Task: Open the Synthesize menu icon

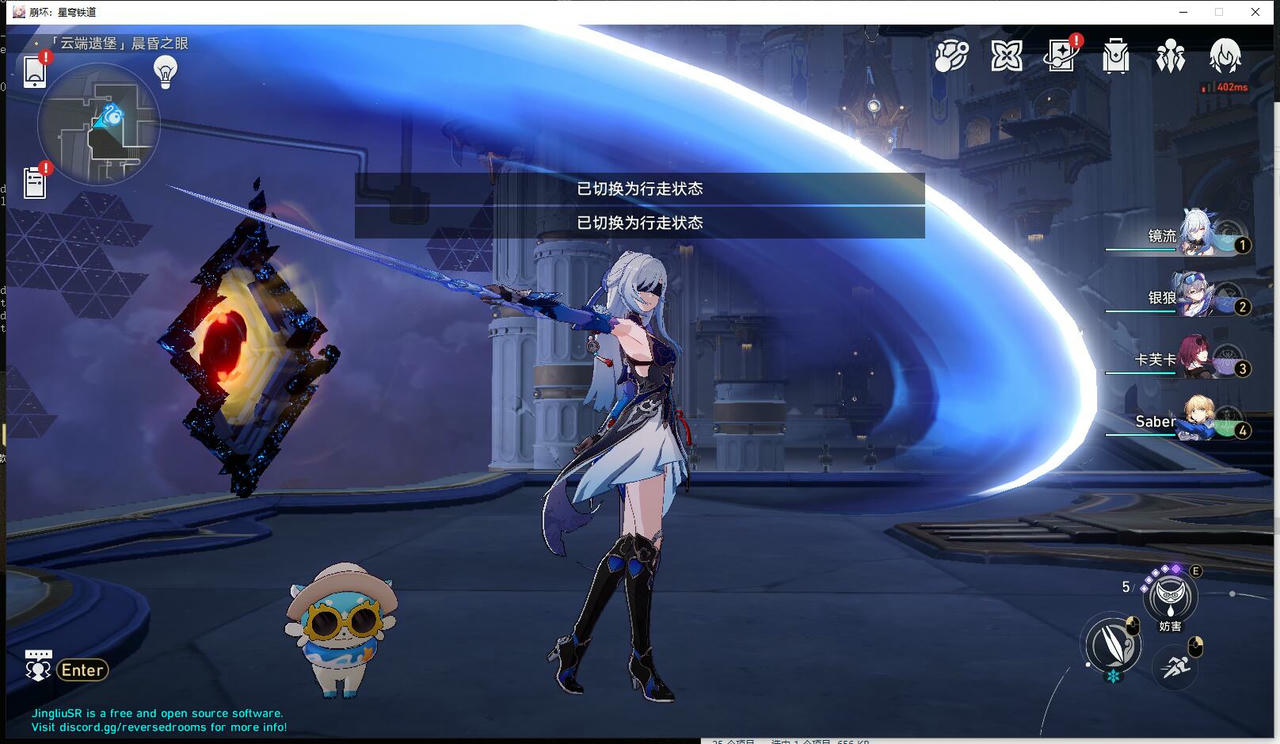Action: tap(950, 57)
